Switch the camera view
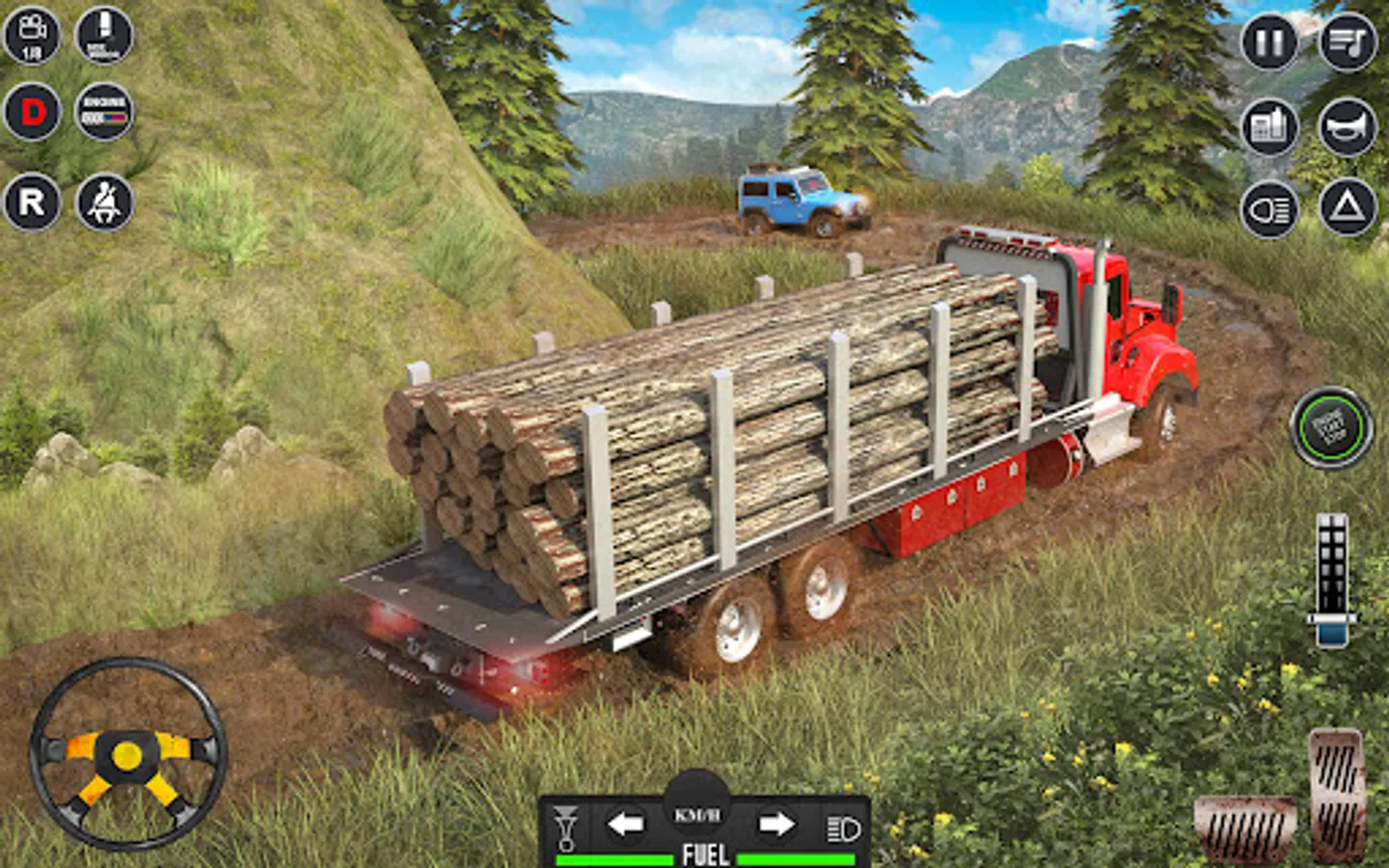Screen dimensions: 1389x868 click(32, 36)
